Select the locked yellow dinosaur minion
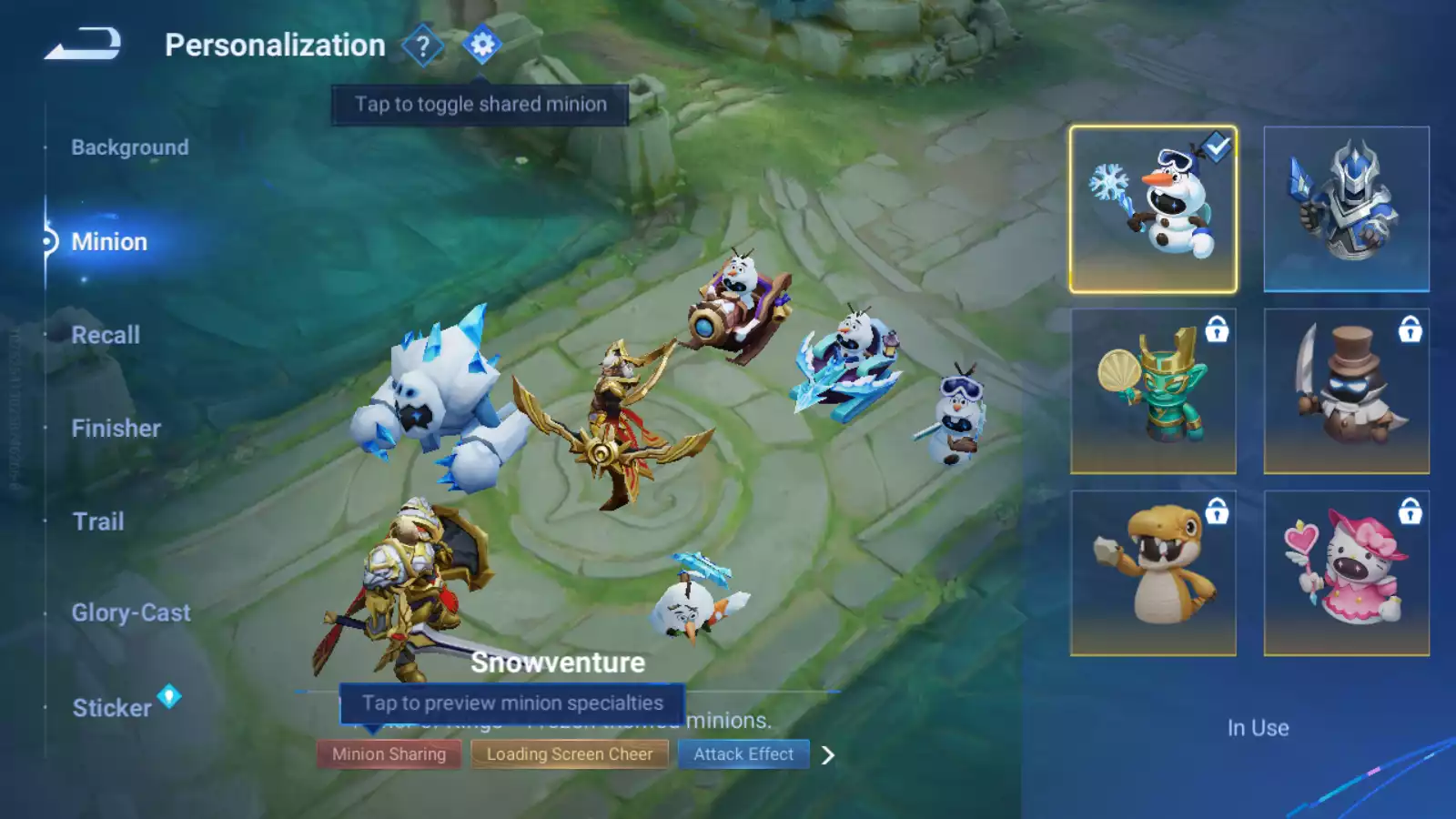 [x=1153, y=573]
